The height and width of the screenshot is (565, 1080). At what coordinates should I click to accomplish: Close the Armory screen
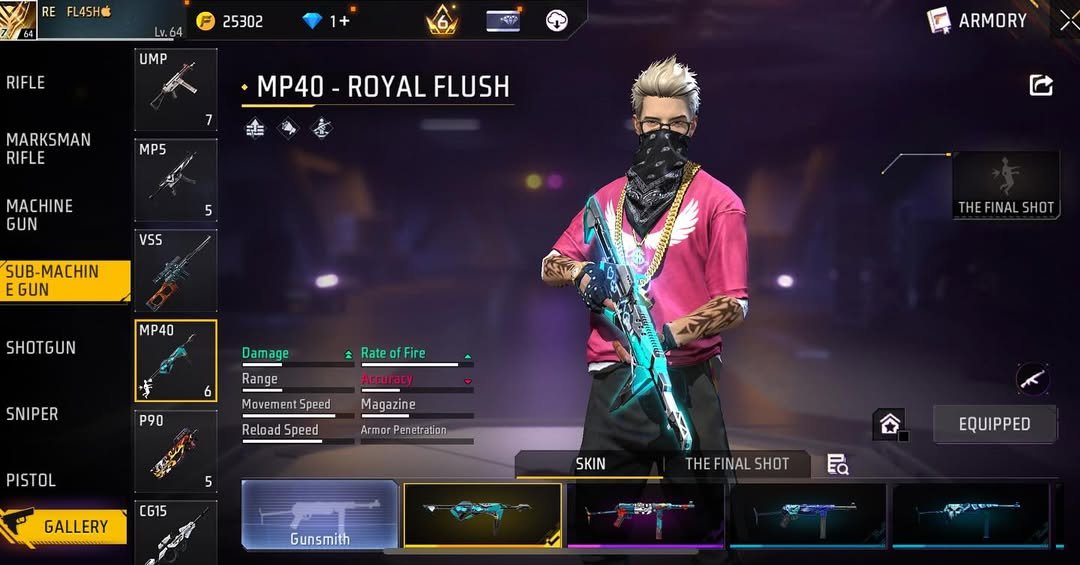(x=1067, y=20)
